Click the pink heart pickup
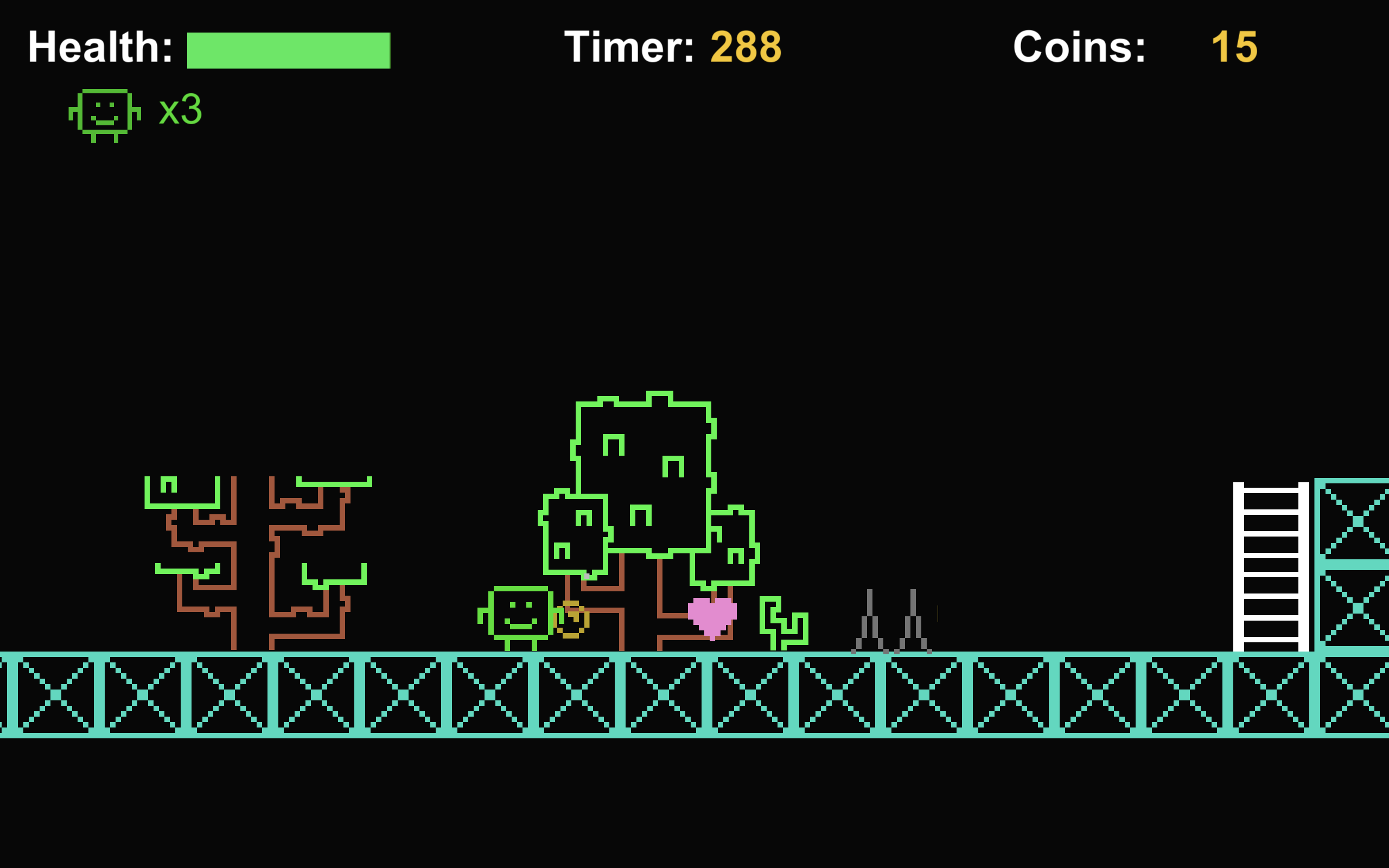The height and width of the screenshot is (868, 1389). (712, 614)
